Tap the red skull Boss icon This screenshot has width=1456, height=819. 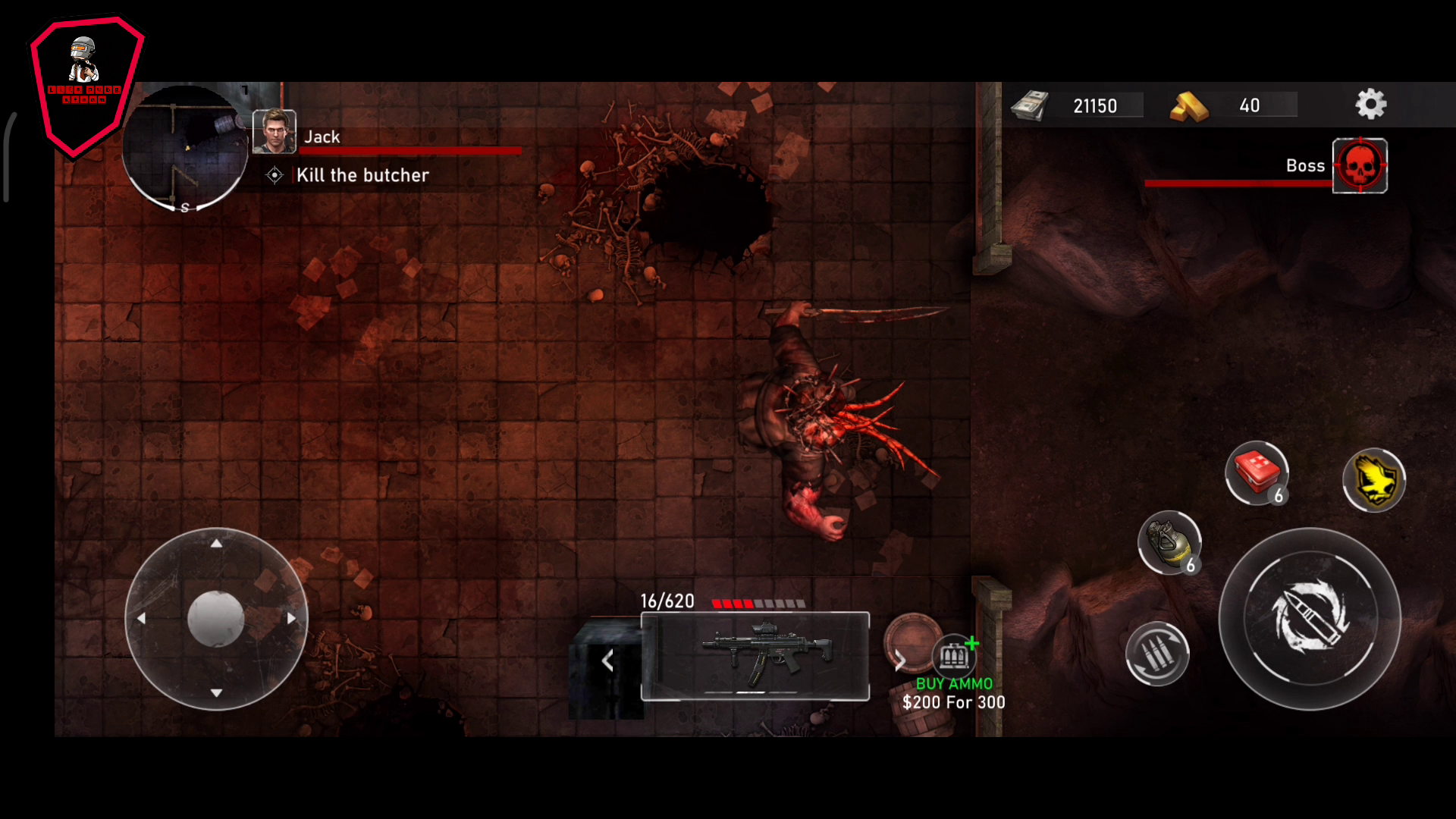pos(1360,166)
